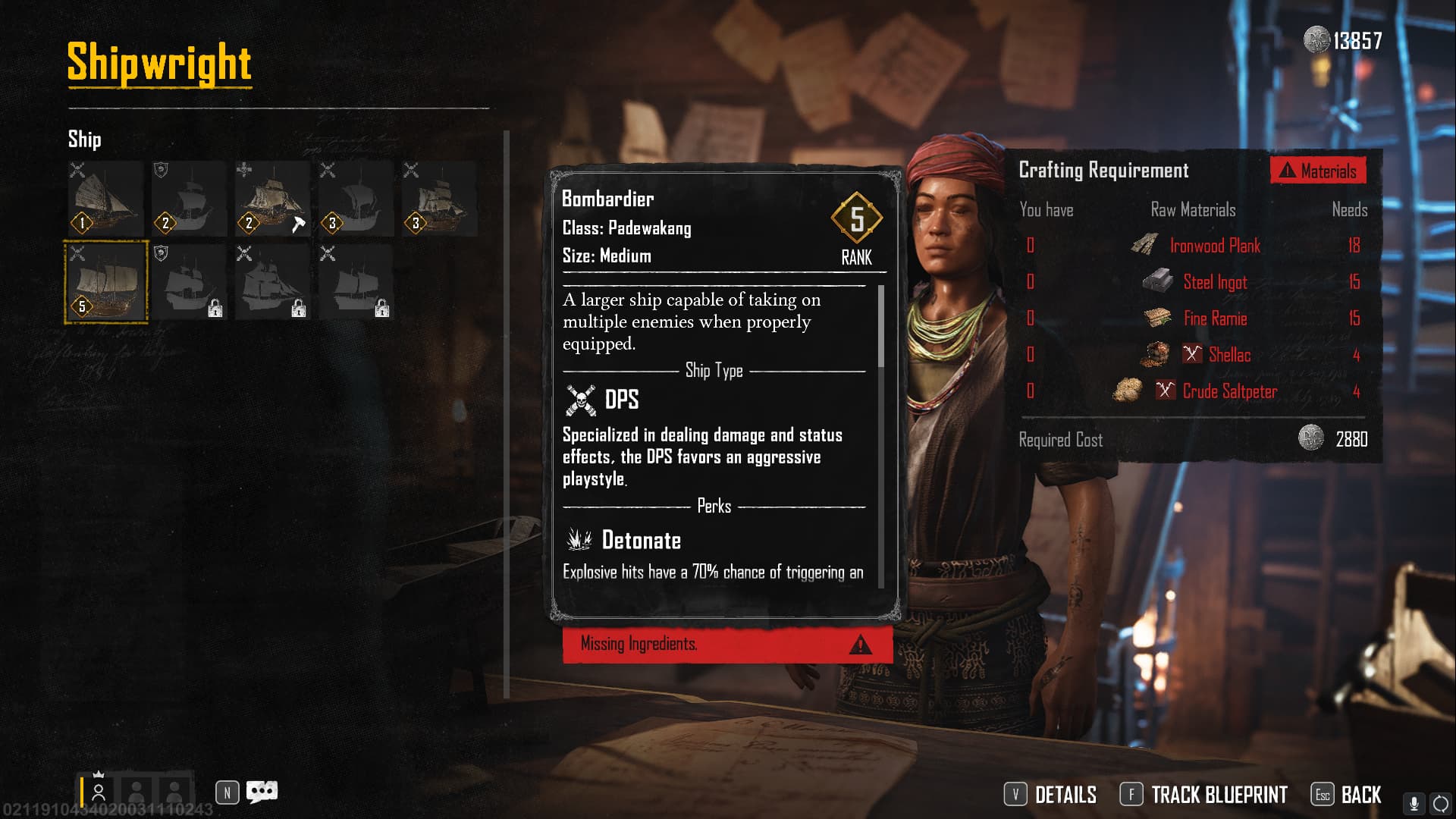Track the Bombardier blueprint
Image resolution: width=1456 pixels, height=819 pixels.
click(x=1204, y=795)
